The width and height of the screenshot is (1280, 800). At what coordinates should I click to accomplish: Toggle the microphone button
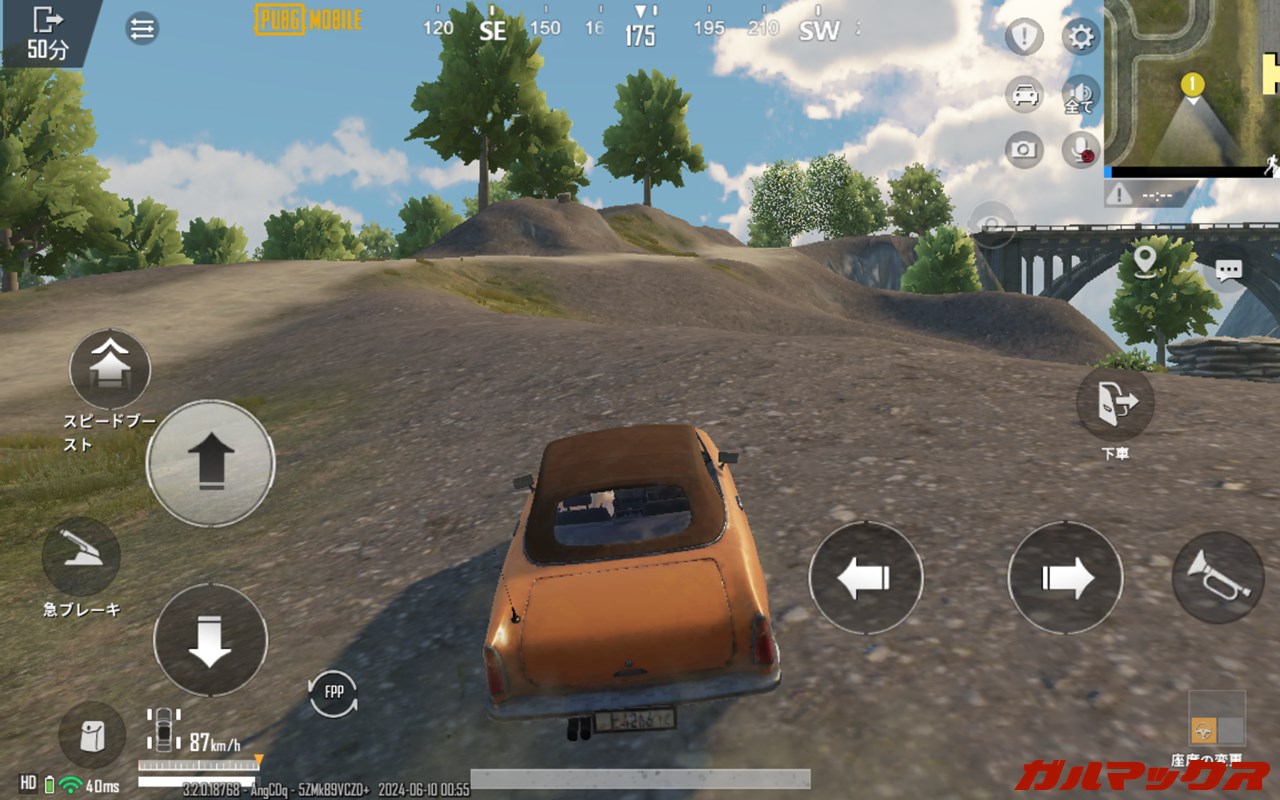coord(1081,150)
